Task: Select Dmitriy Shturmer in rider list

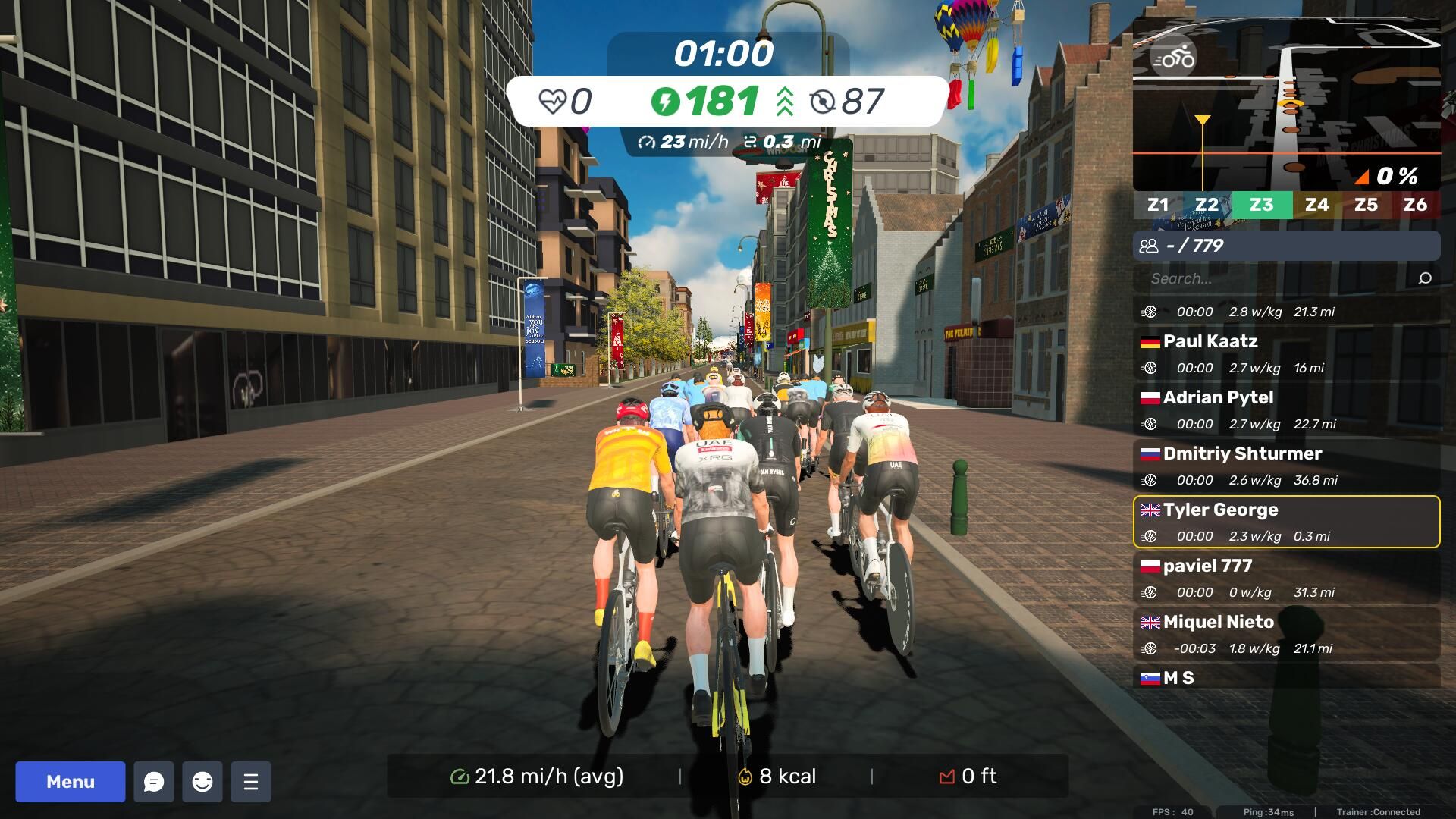Action: pos(1286,466)
